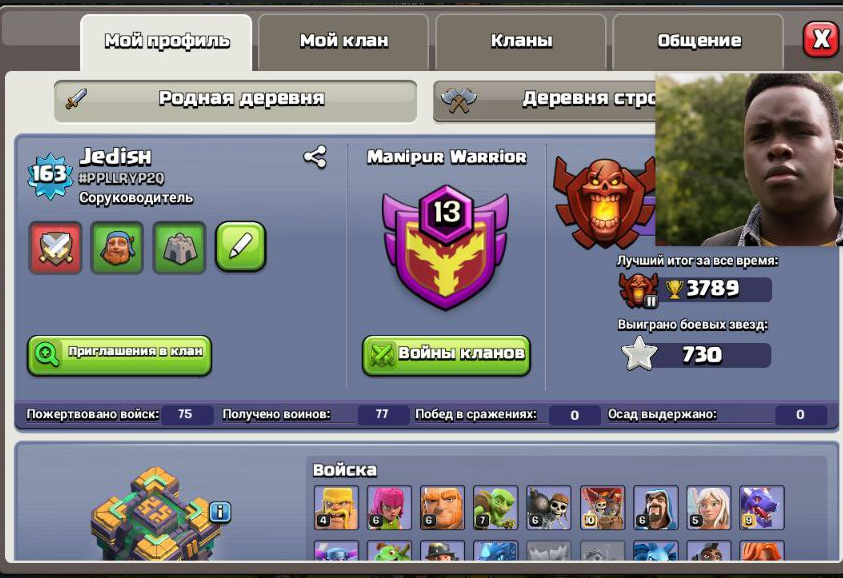Select the grey stone fortress button

(x=179, y=247)
